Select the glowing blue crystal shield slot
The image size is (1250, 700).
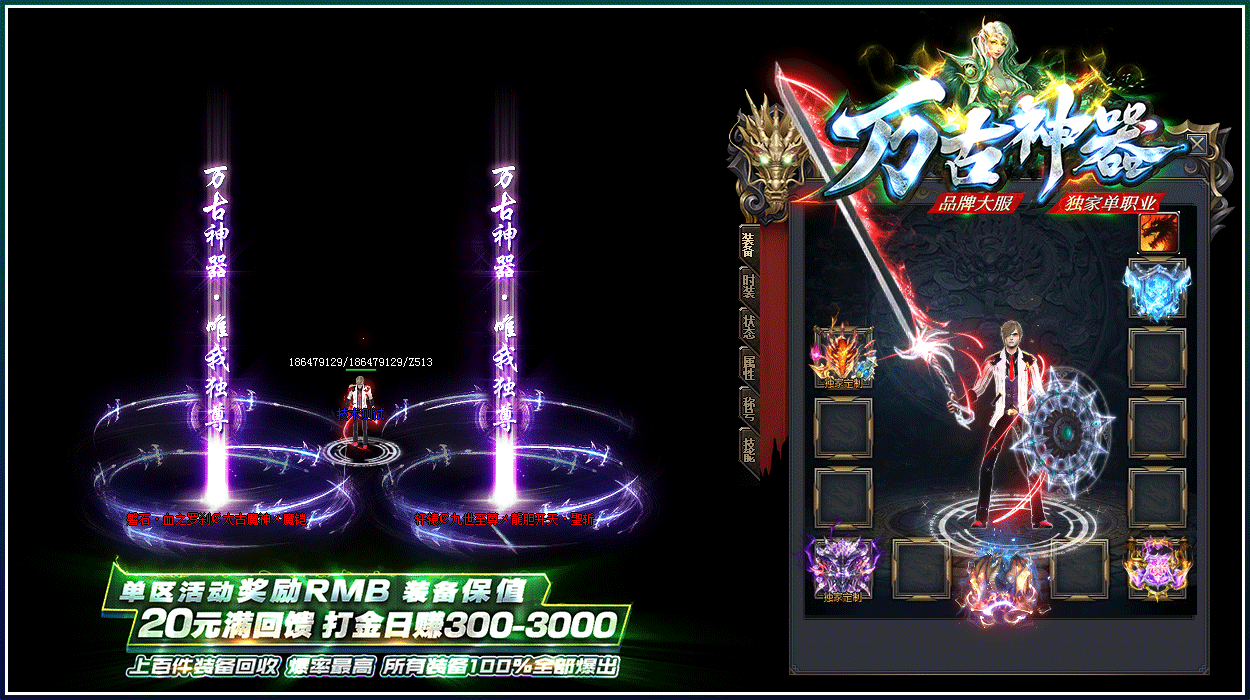[x=1157, y=290]
